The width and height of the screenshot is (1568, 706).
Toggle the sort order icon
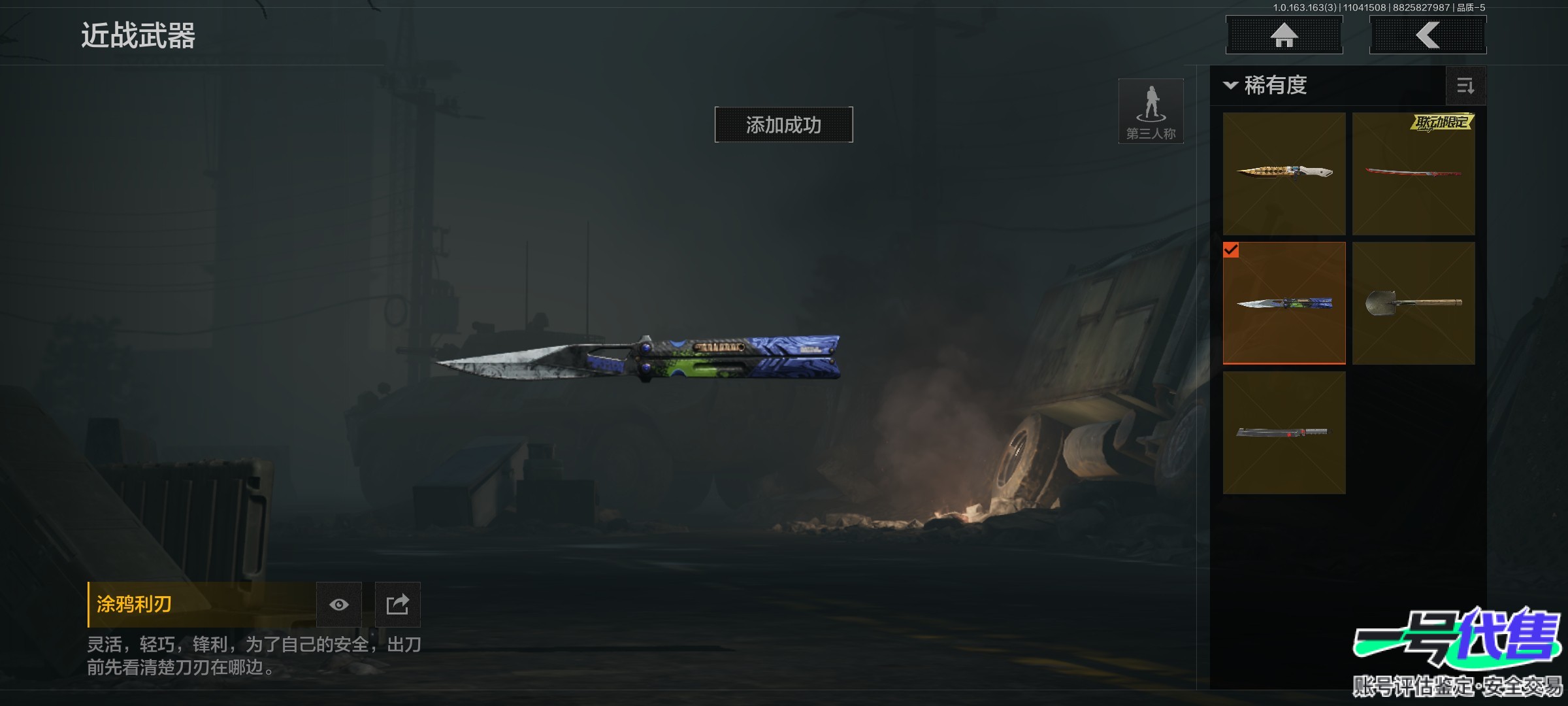pos(1465,86)
